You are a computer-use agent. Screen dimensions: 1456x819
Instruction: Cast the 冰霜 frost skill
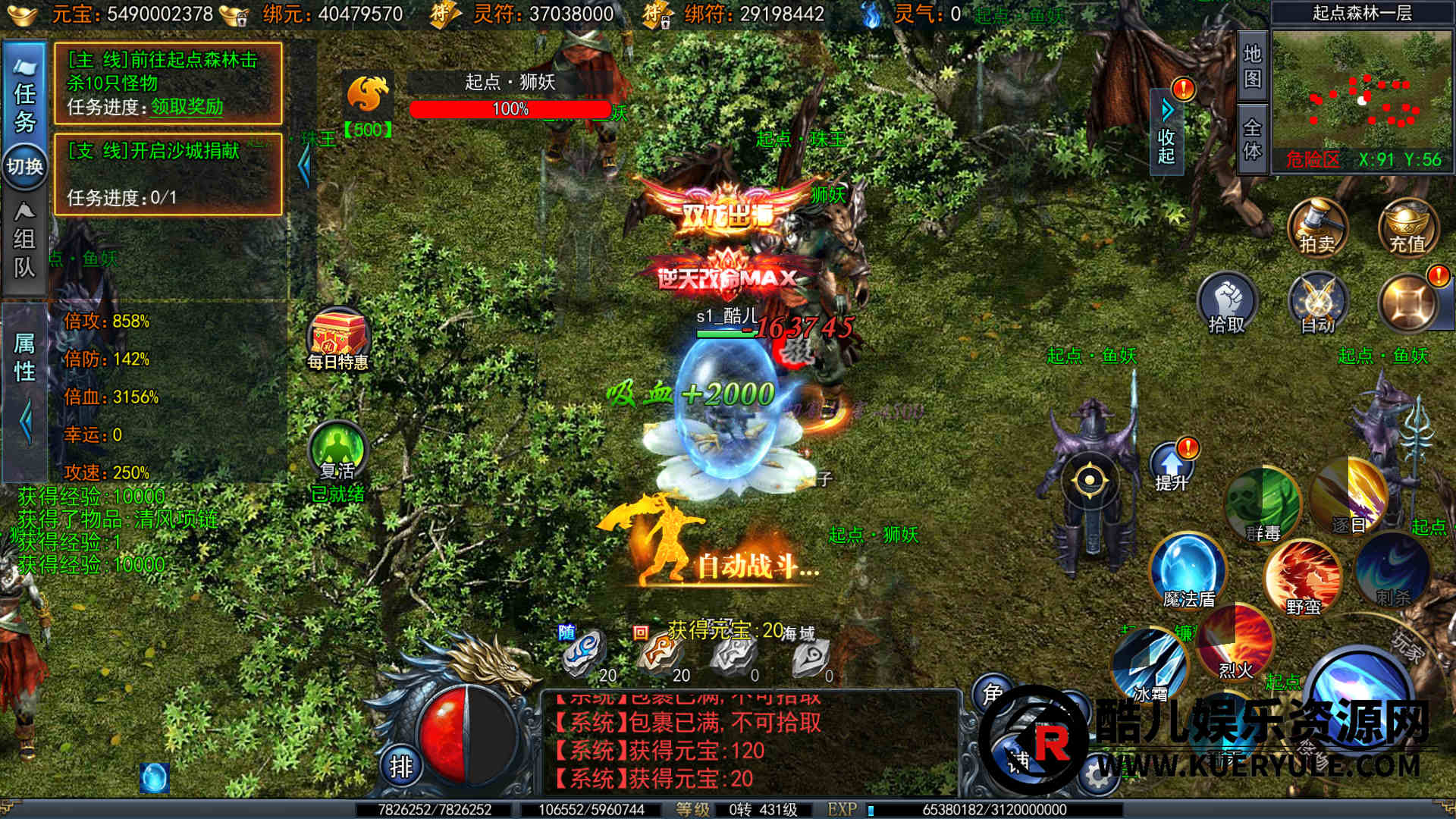[x=1150, y=666]
